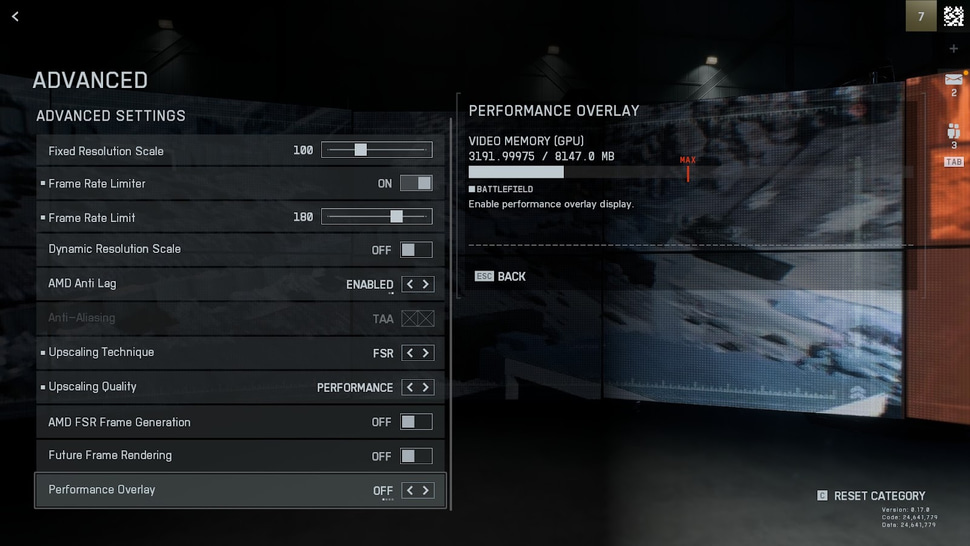Cycle Performance Overlay to next option
970x546 pixels.
[x=426, y=490]
